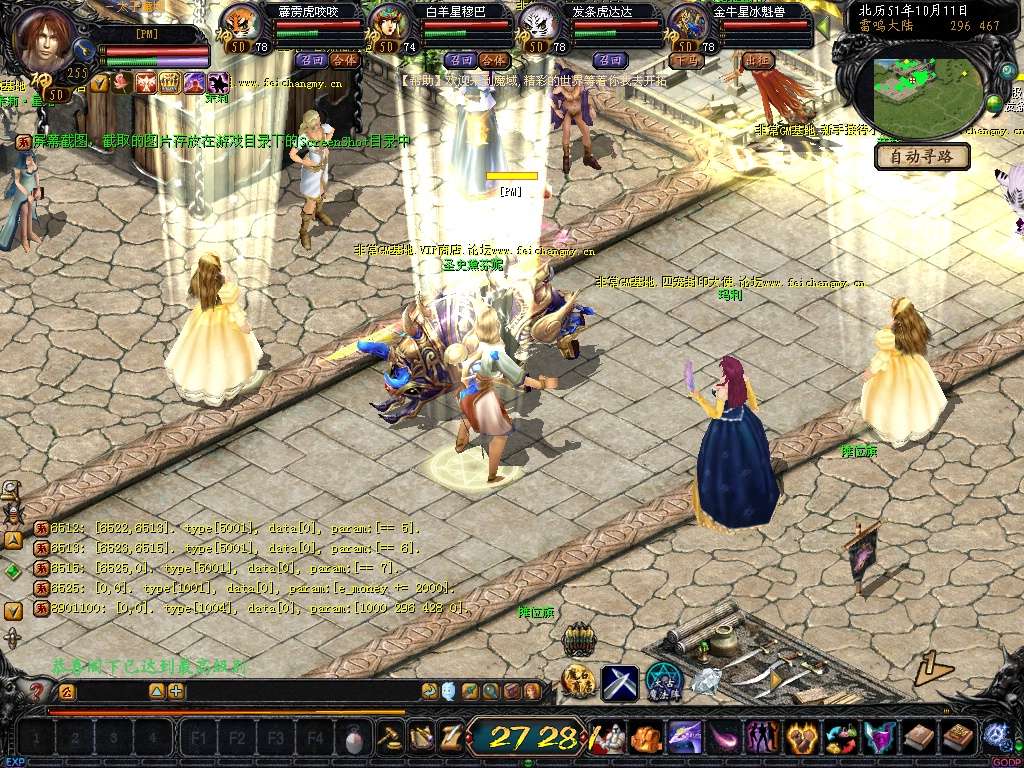The image size is (1024, 768).
Task: Activate the 出征 button
Action: (x=760, y=60)
